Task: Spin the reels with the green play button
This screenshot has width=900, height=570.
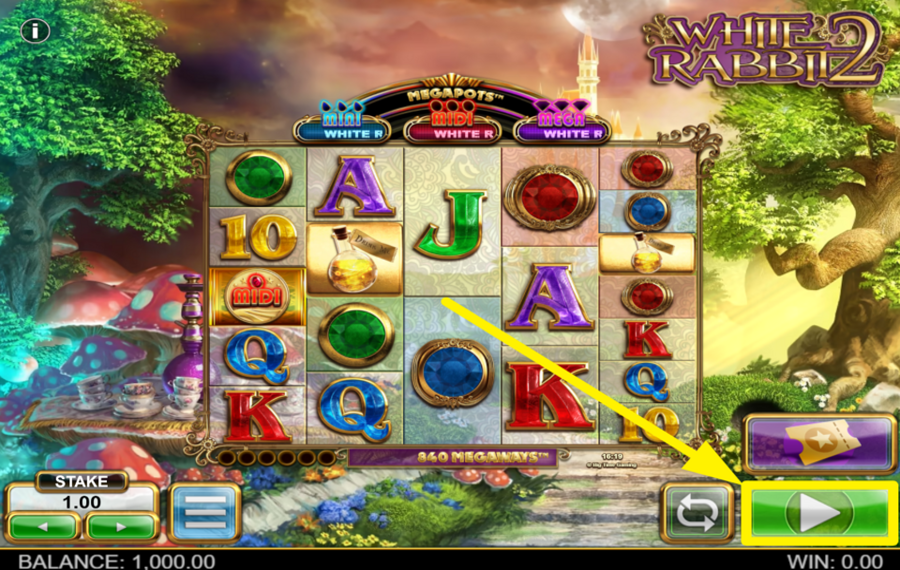Action: (x=819, y=513)
